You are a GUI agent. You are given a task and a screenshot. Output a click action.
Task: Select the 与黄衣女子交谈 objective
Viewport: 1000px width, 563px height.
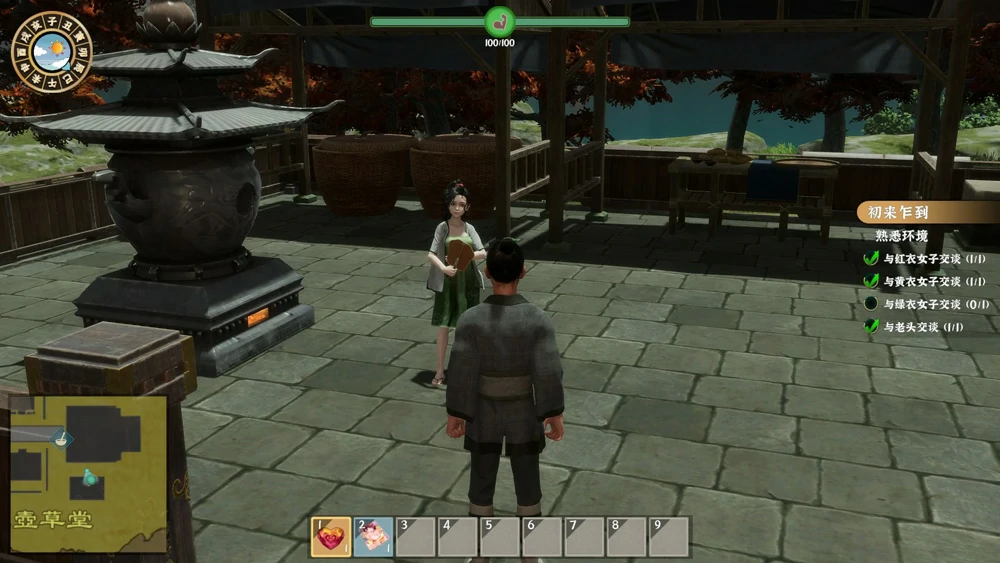coord(921,281)
